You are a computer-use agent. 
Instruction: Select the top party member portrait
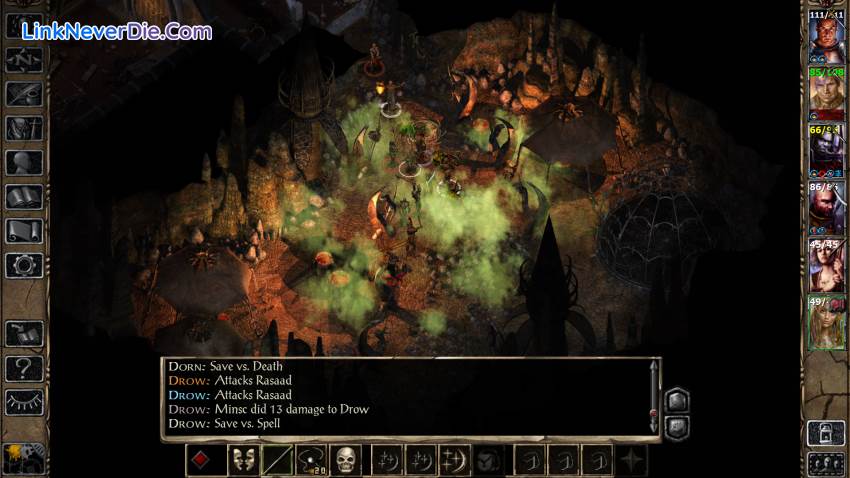click(826, 40)
